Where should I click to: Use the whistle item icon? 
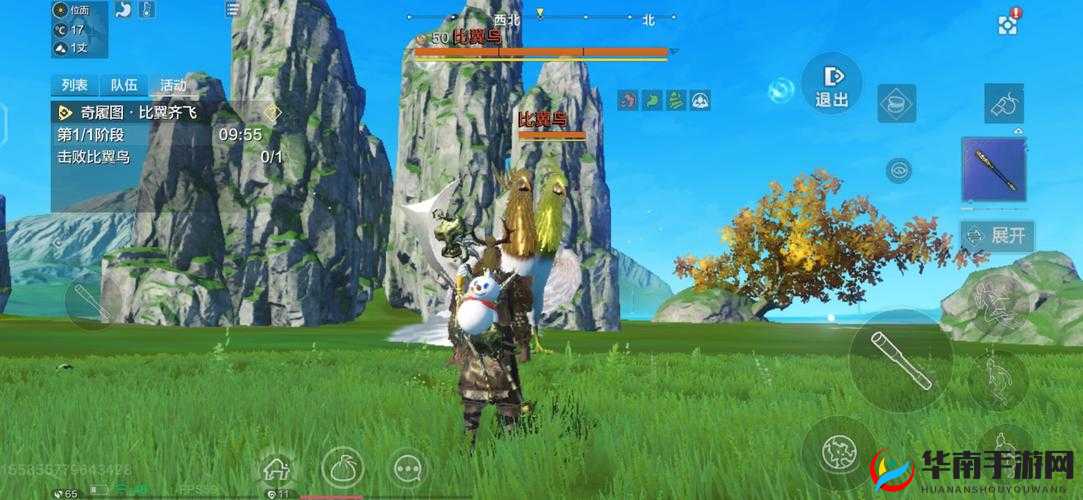tap(1003, 103)
